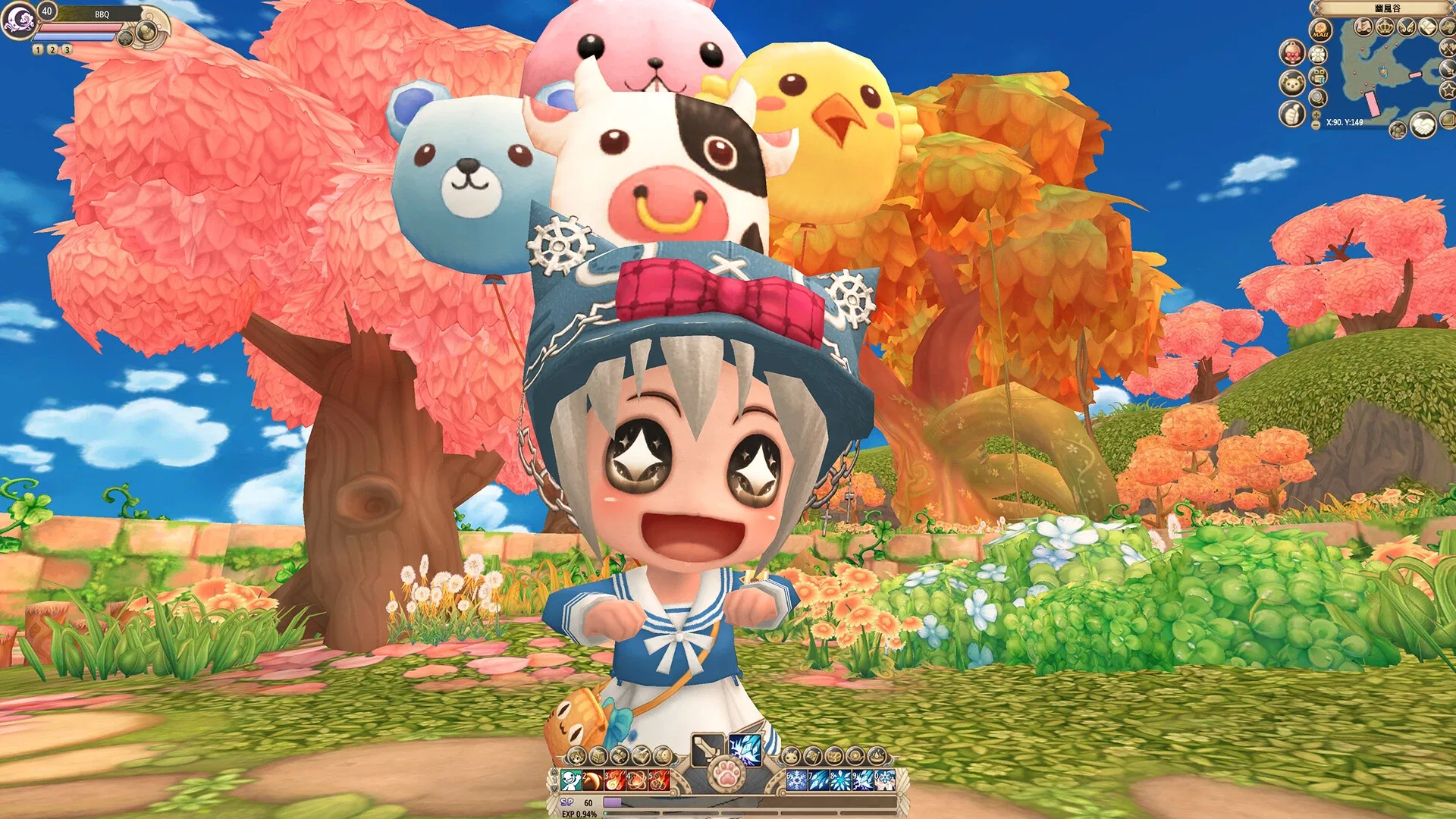Click the down arrow on the hotbar page selector
Screen dimensions: 1456x819
[x=554, y=789]
